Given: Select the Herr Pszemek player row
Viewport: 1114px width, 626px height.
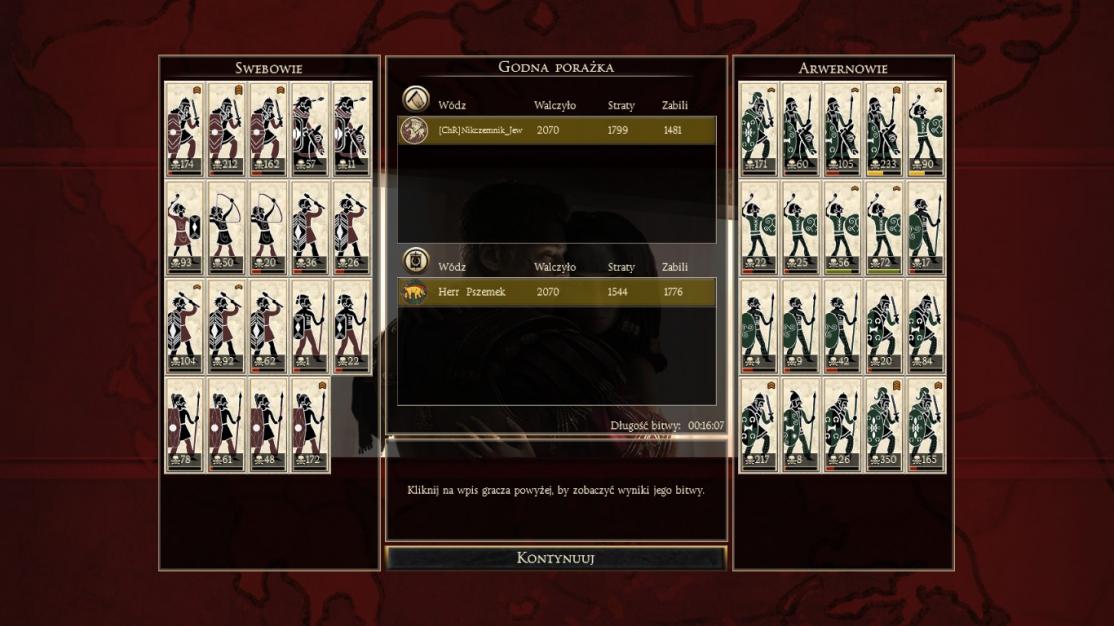Looking at the screenshot, I should tap(557, 292).
